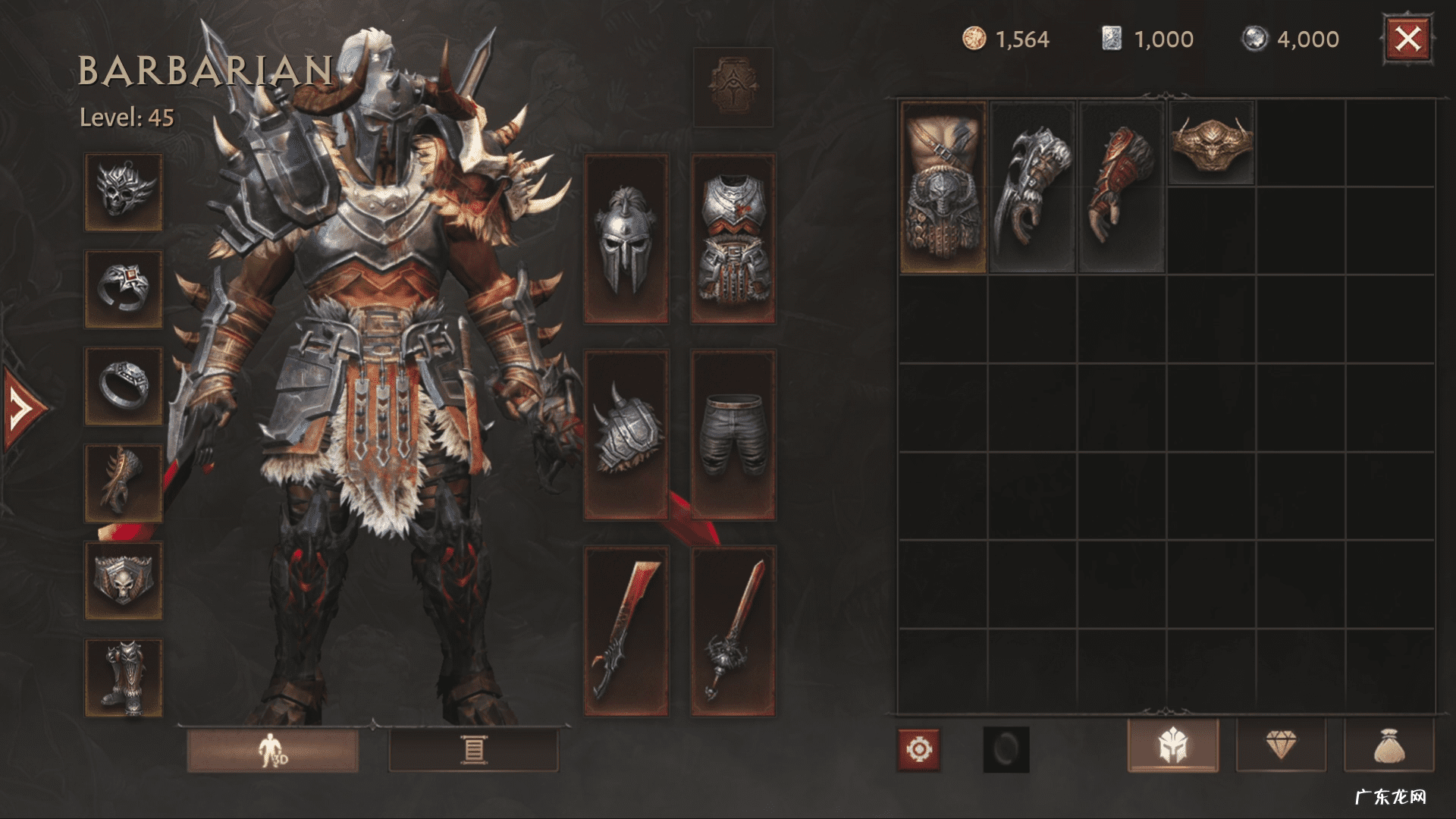Select the equipped gloves slot

coord(124,483)
